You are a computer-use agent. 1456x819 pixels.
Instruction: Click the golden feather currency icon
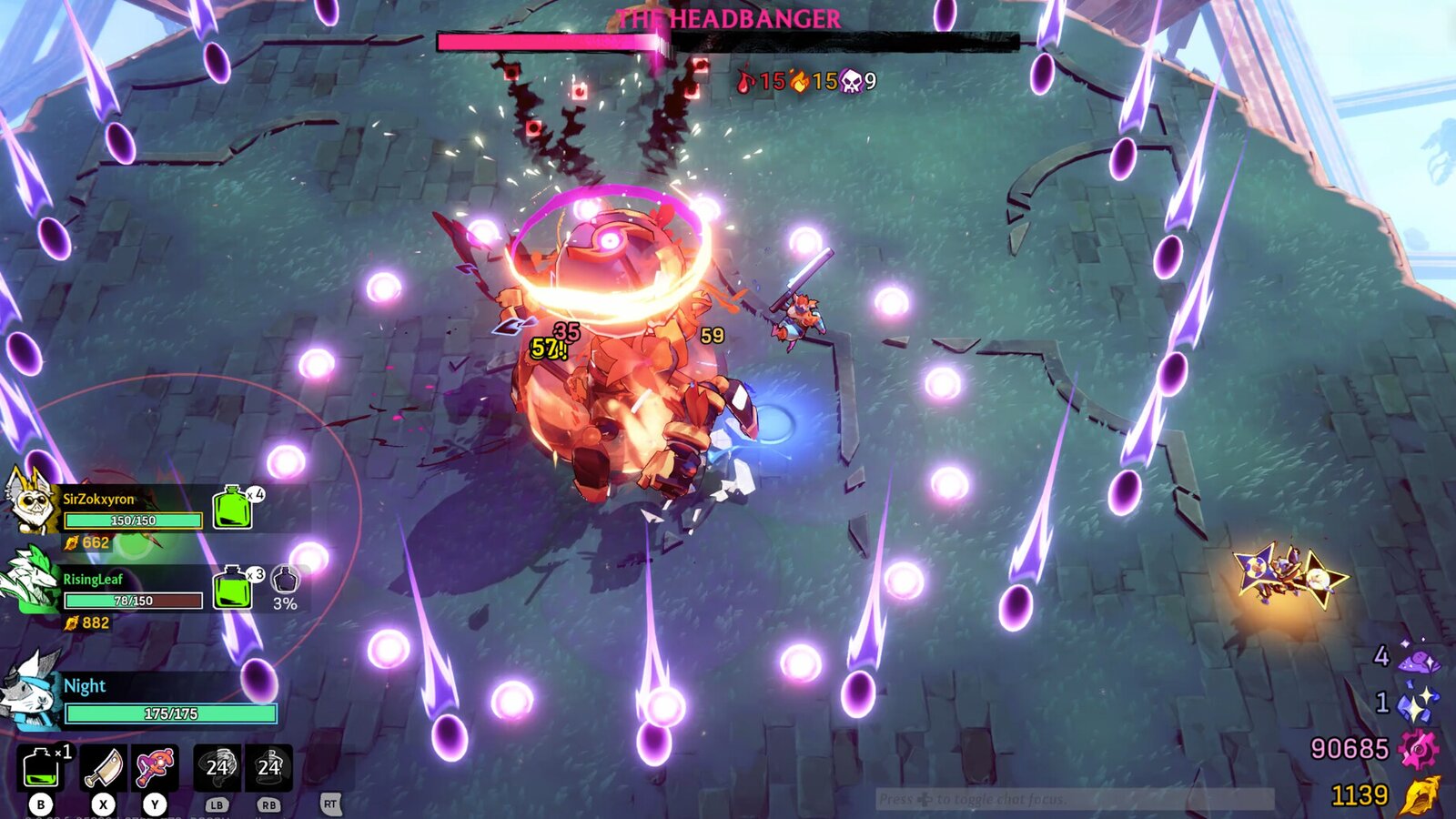(1420, 795)
